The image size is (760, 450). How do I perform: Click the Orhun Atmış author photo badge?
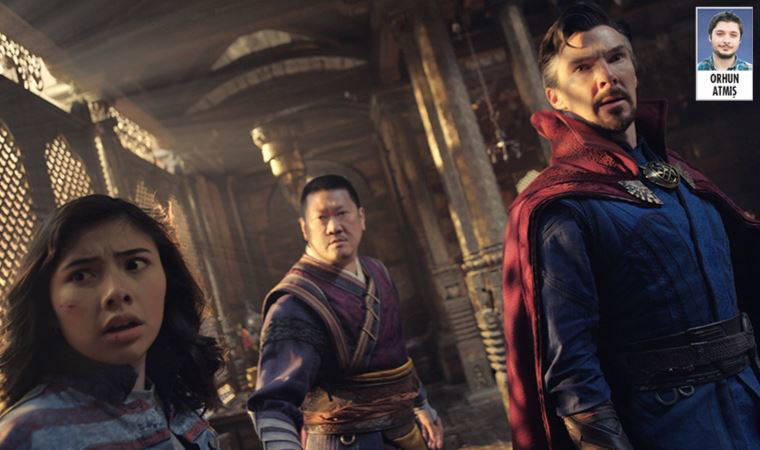coord(724,54)
